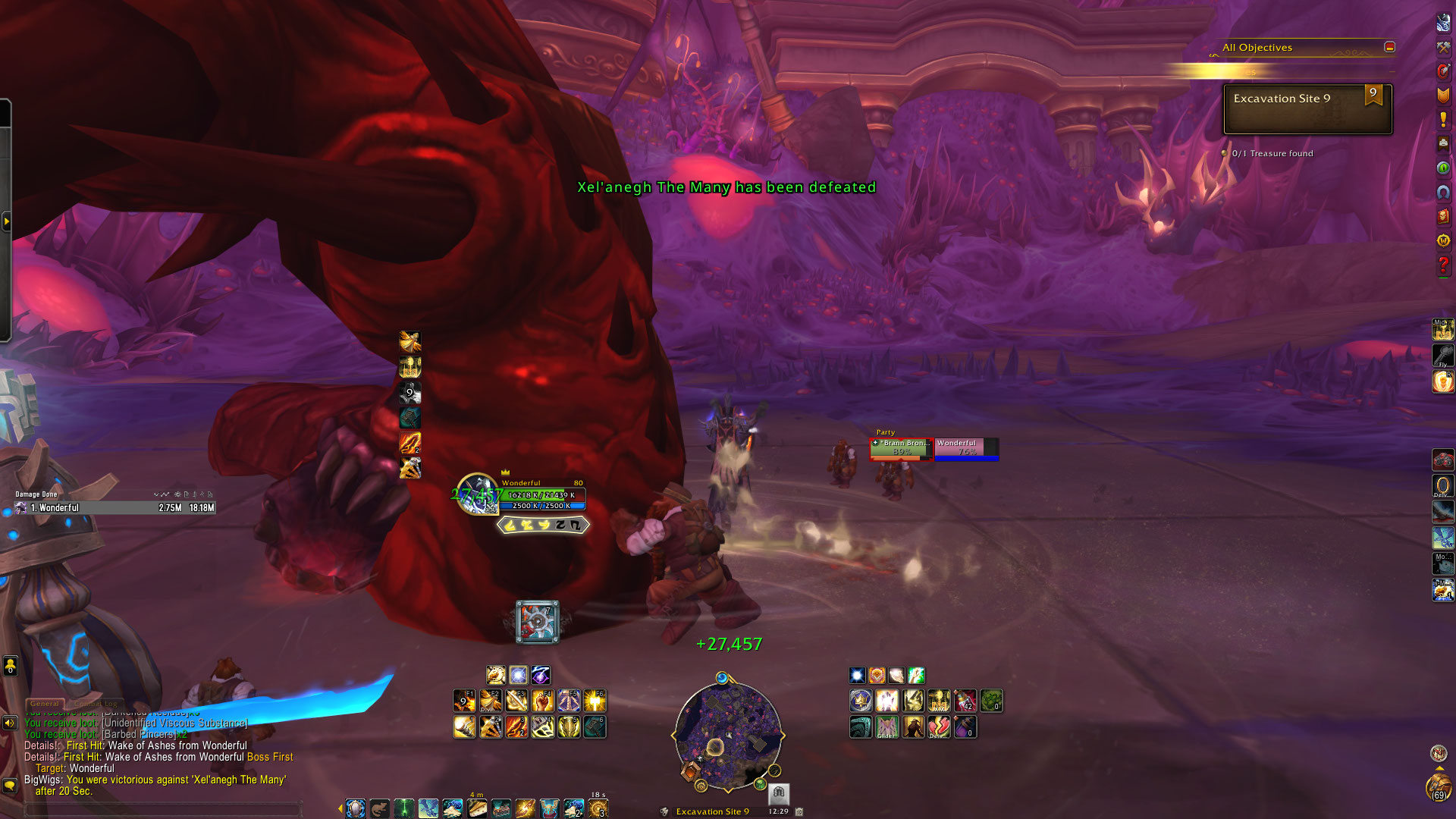The width and height of the screenshot is (1456, 819).
Task: Switch to the General chat tab
Action: pos(45,704)
